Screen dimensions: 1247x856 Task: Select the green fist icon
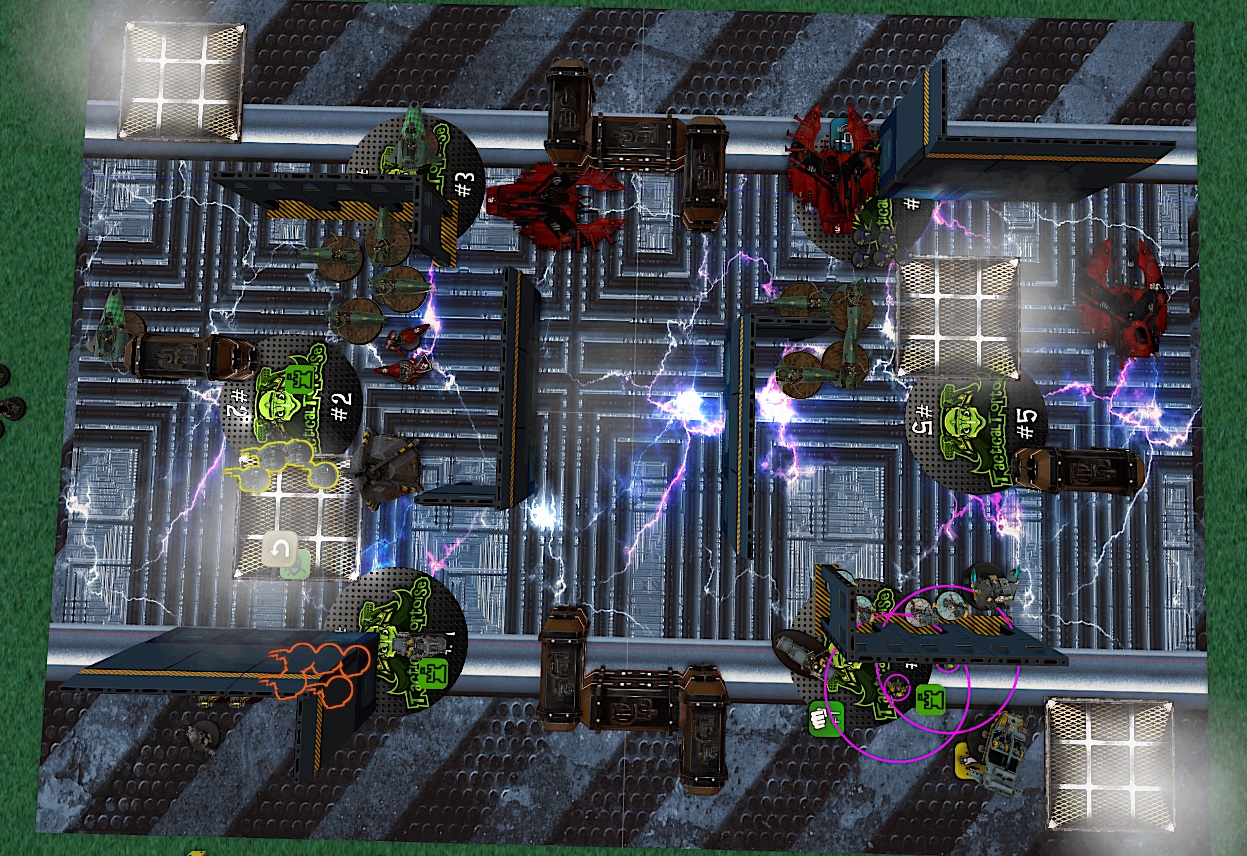click(x=823, y=716)
